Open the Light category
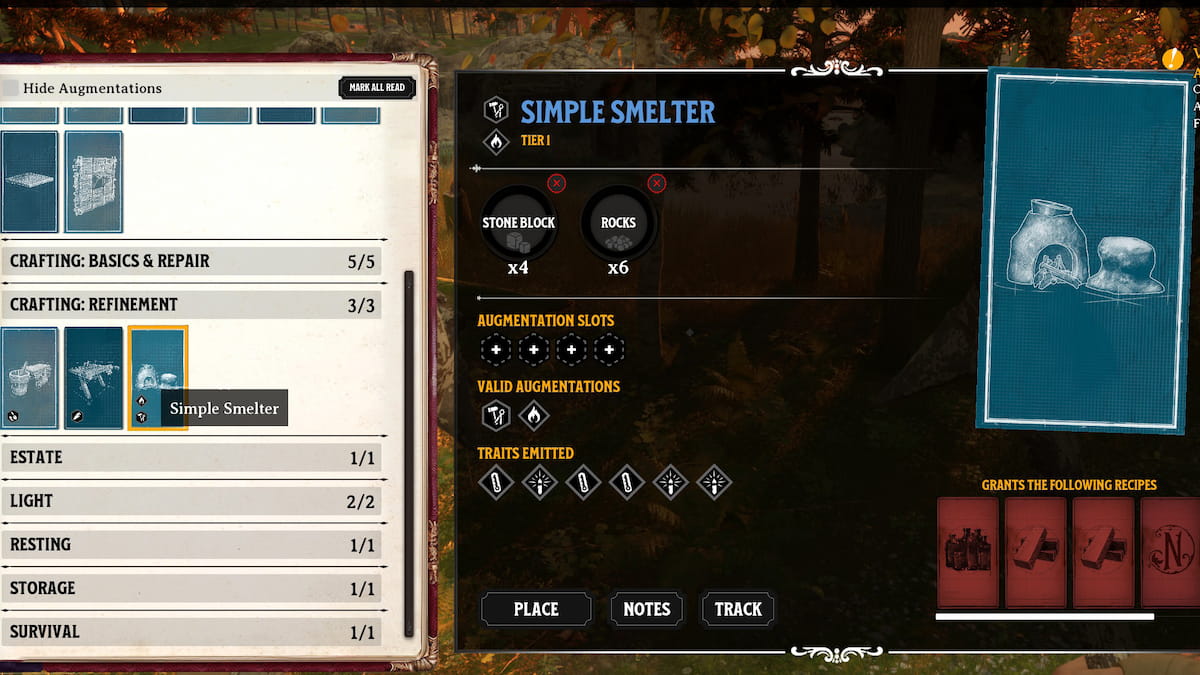Screen dimensions: 1200x675 pos(191,501)
